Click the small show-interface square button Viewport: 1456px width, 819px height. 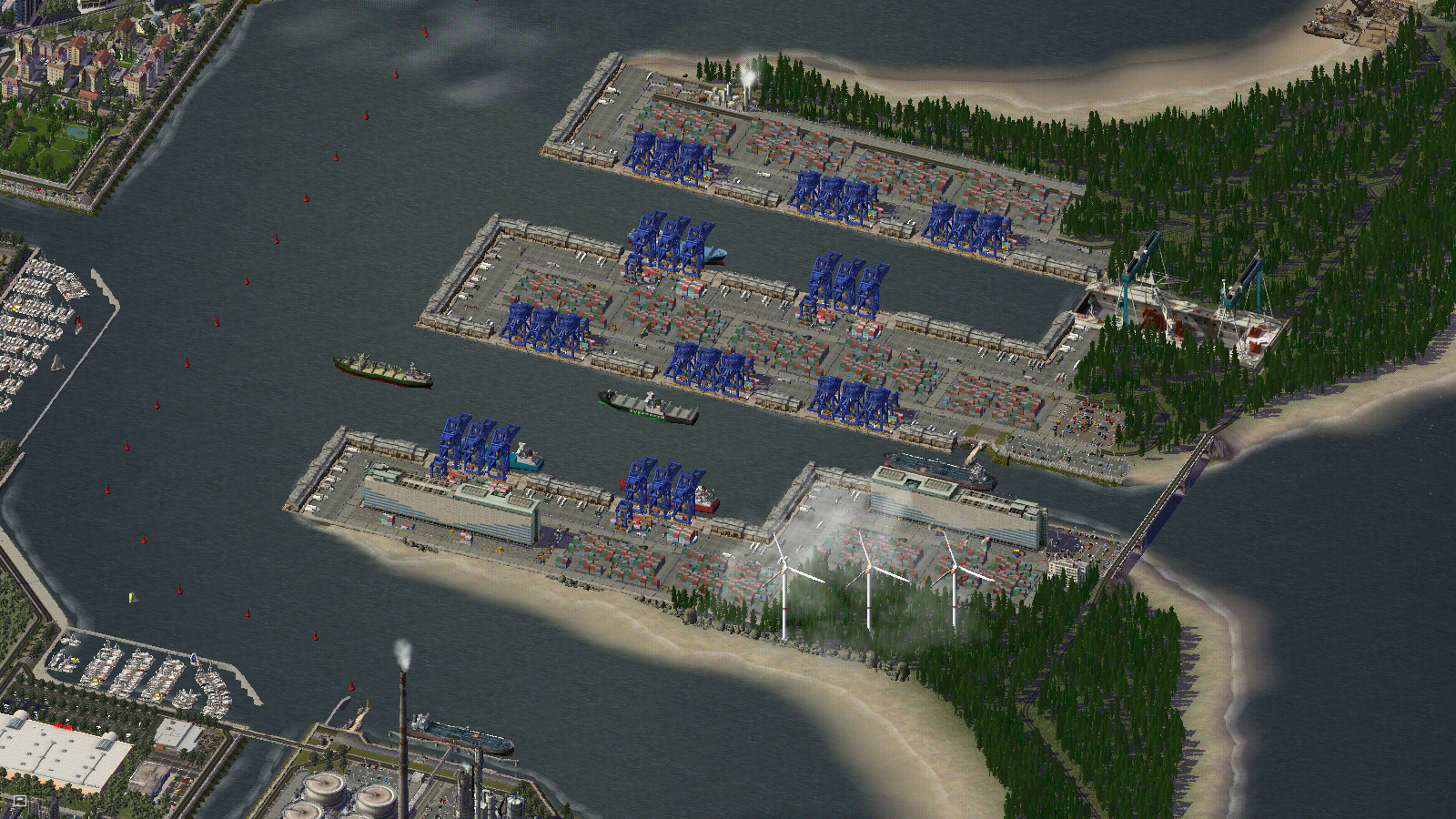tap(20, 801)
